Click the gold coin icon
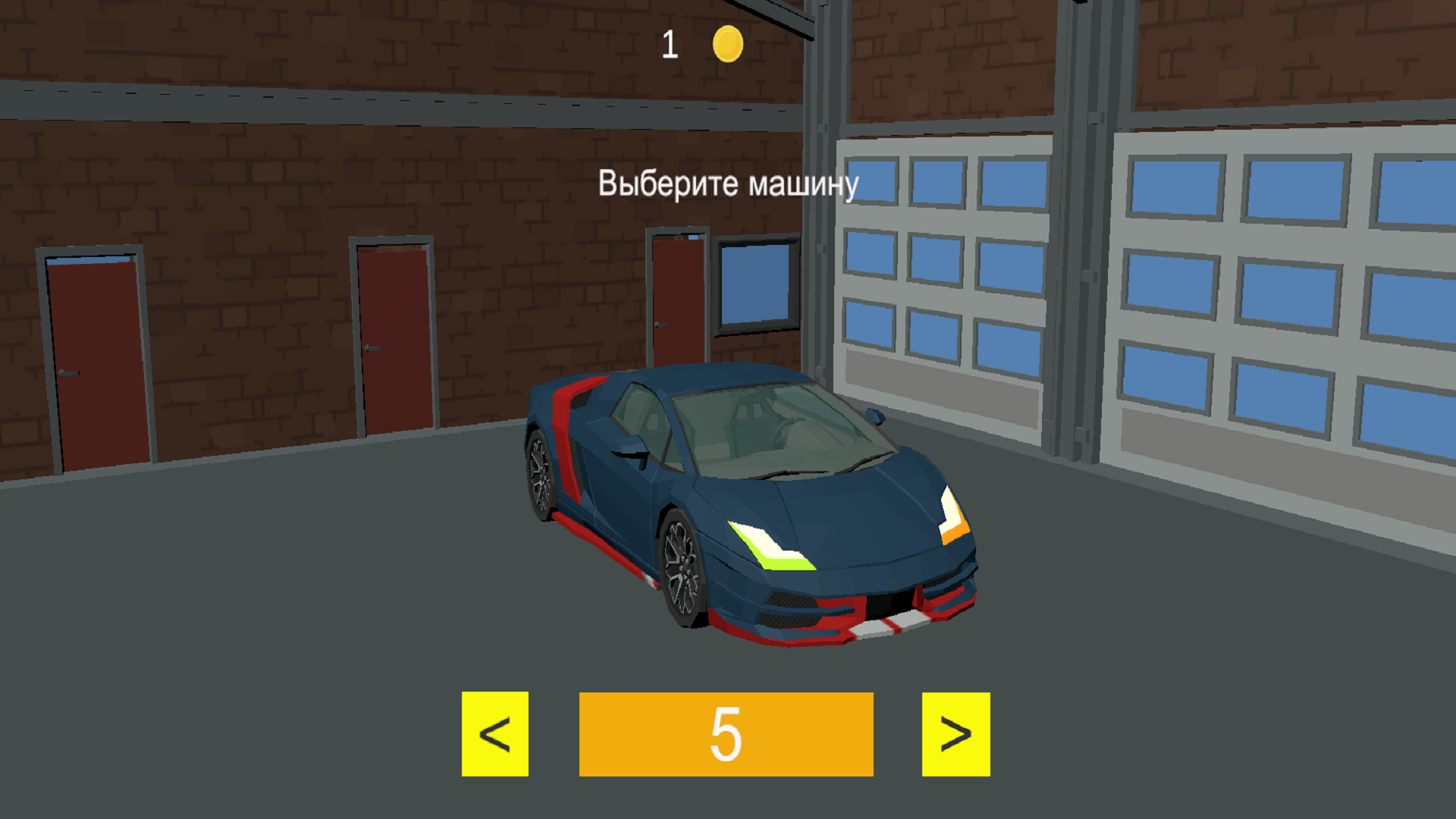Image resolution: width=1456 pixels, height=819 pixels. click(726, 44)
